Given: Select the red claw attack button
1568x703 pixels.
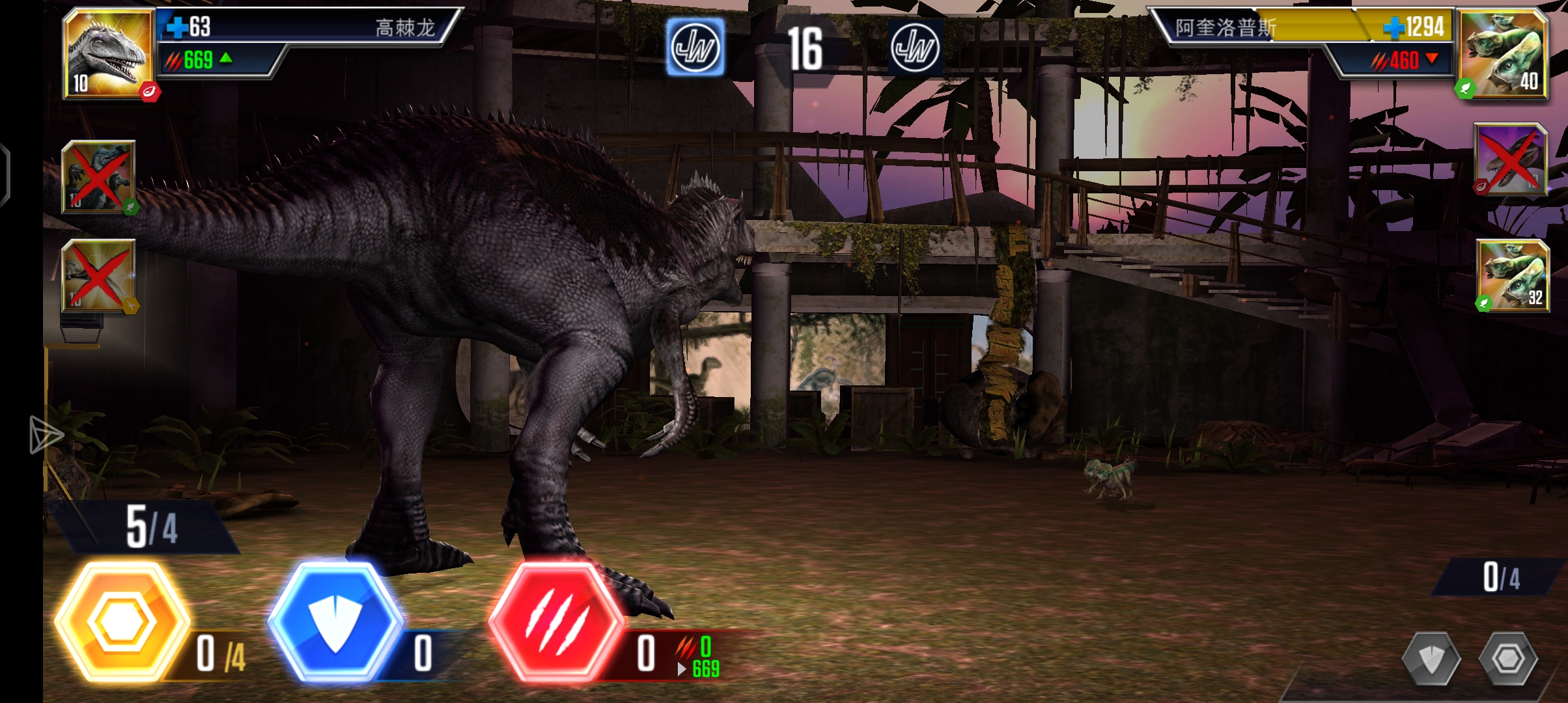Looking at the screenshot, I should tap(555, 622).
